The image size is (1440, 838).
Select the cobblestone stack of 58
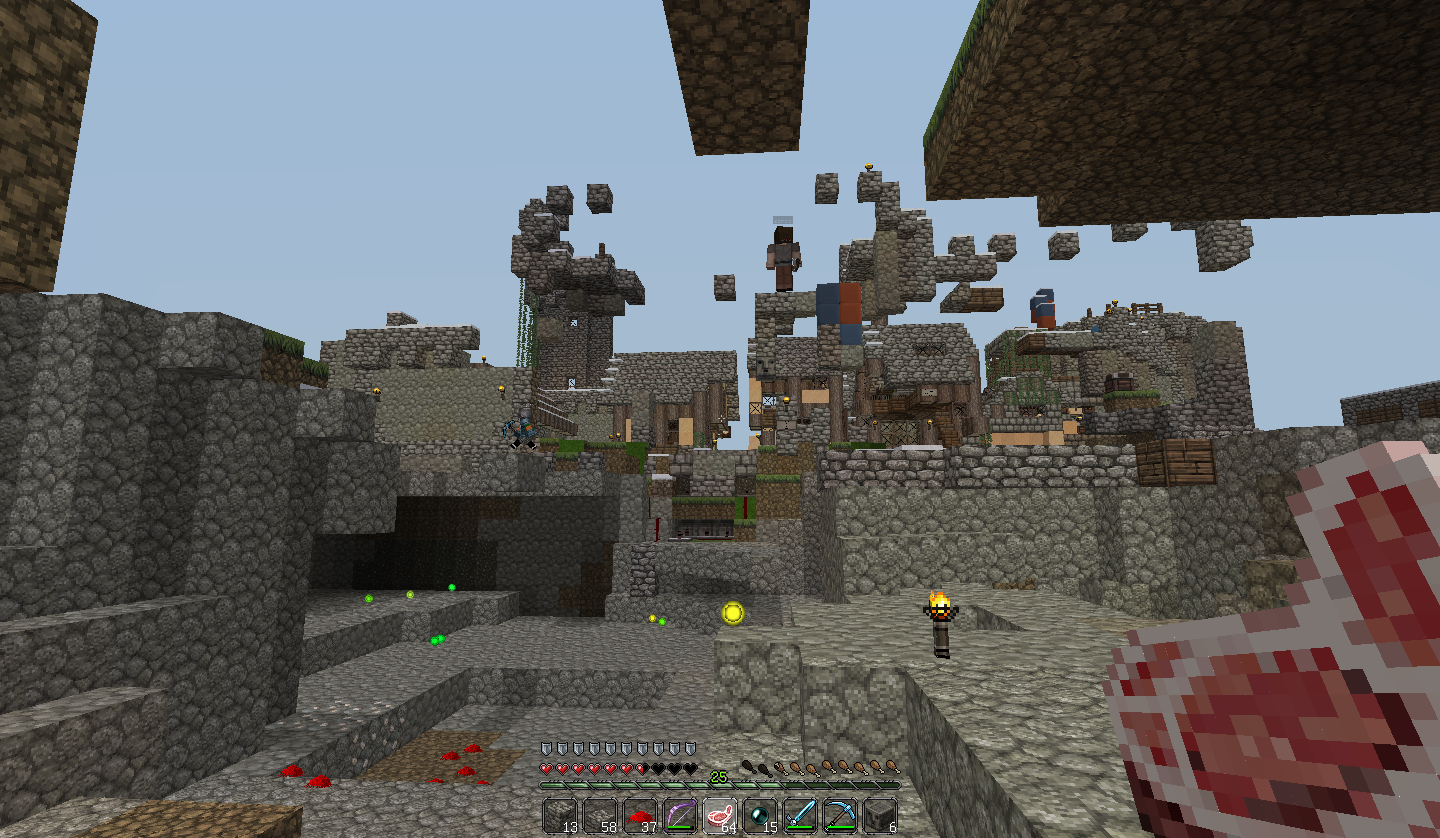click(601, 816)
